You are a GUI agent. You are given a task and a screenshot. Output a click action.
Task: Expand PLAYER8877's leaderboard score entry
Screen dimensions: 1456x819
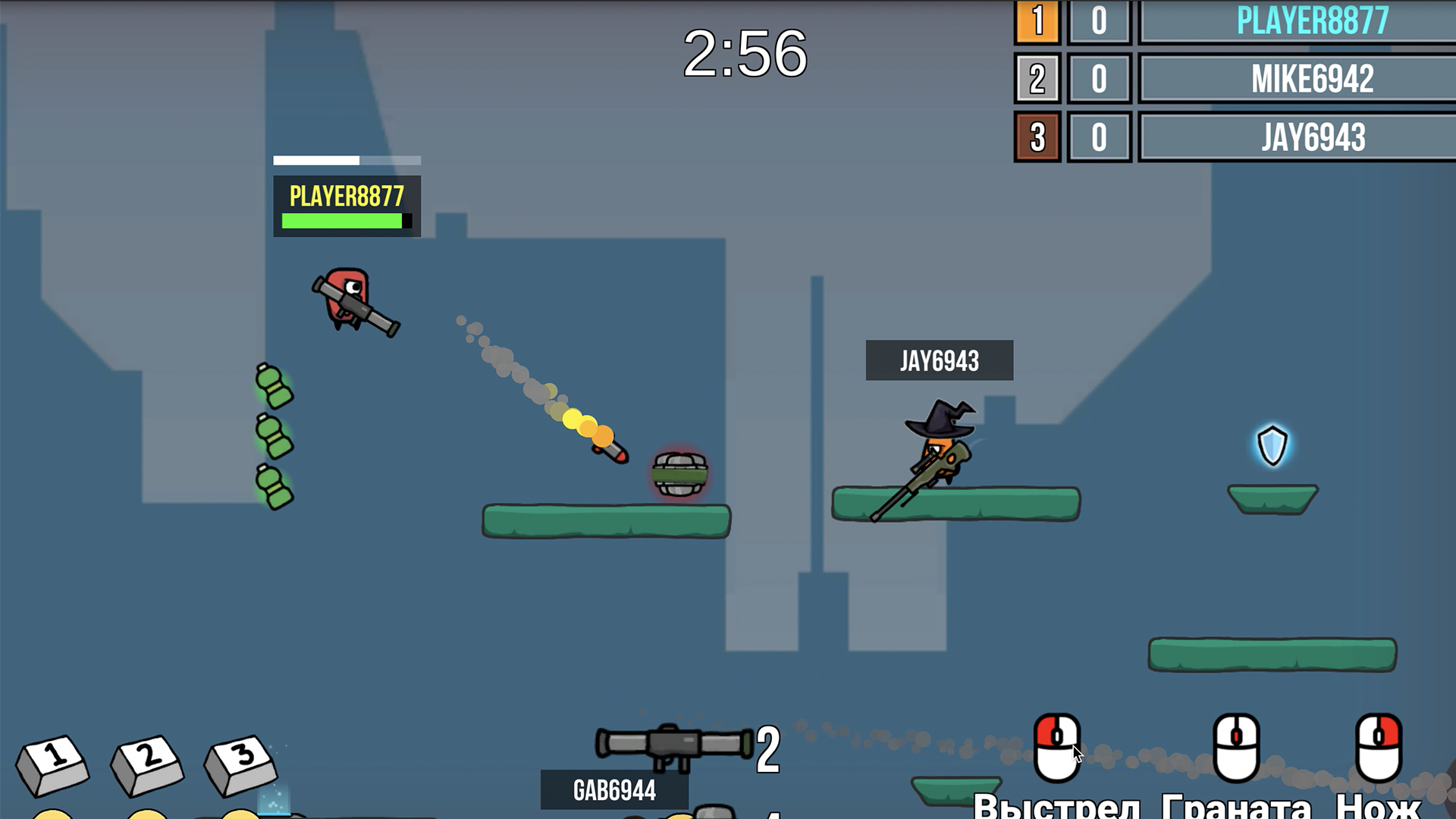pyautogui.click(x=1097, y=22)
